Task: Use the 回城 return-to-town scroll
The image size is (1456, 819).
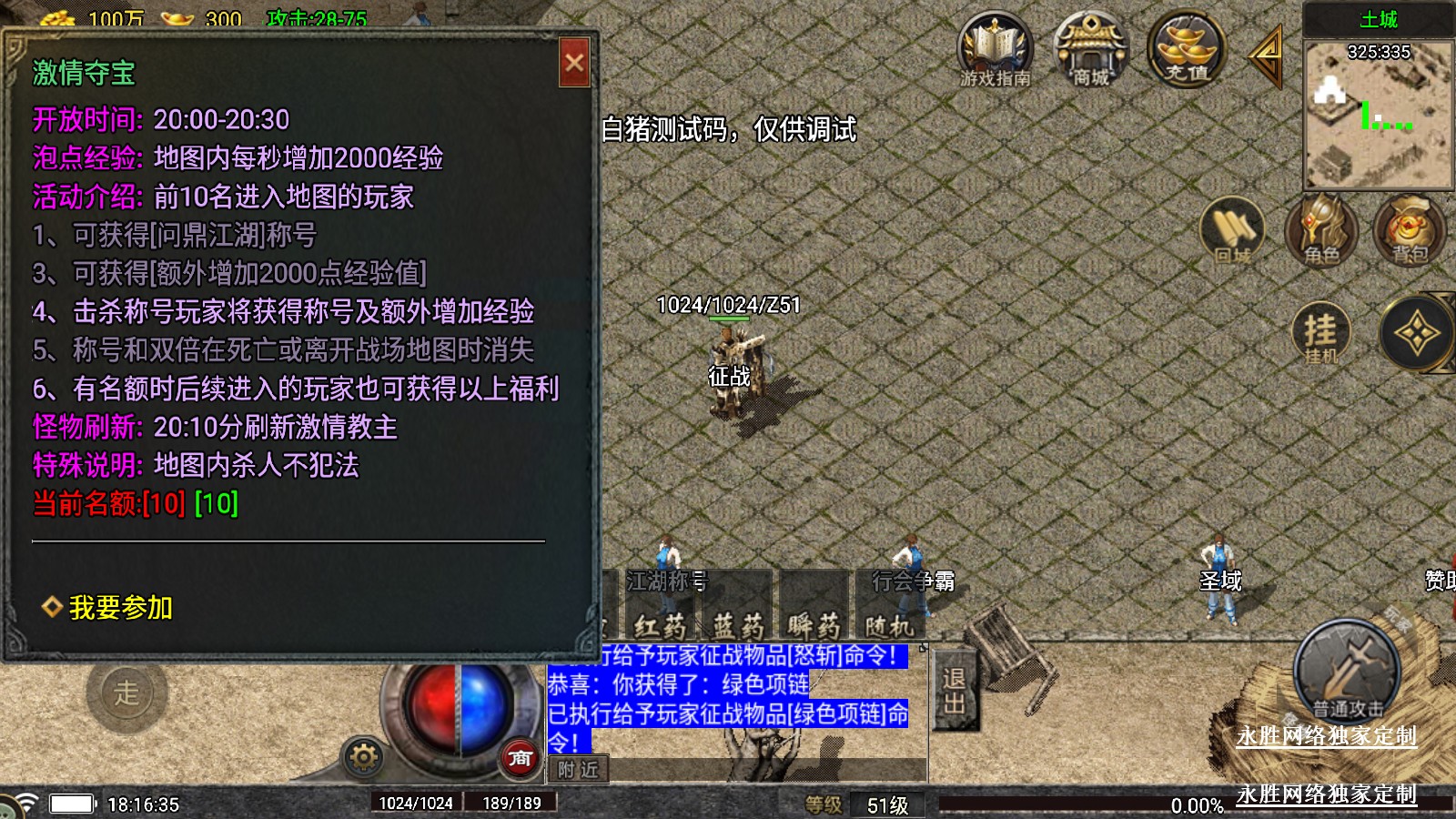Action: click(1232, 231)
